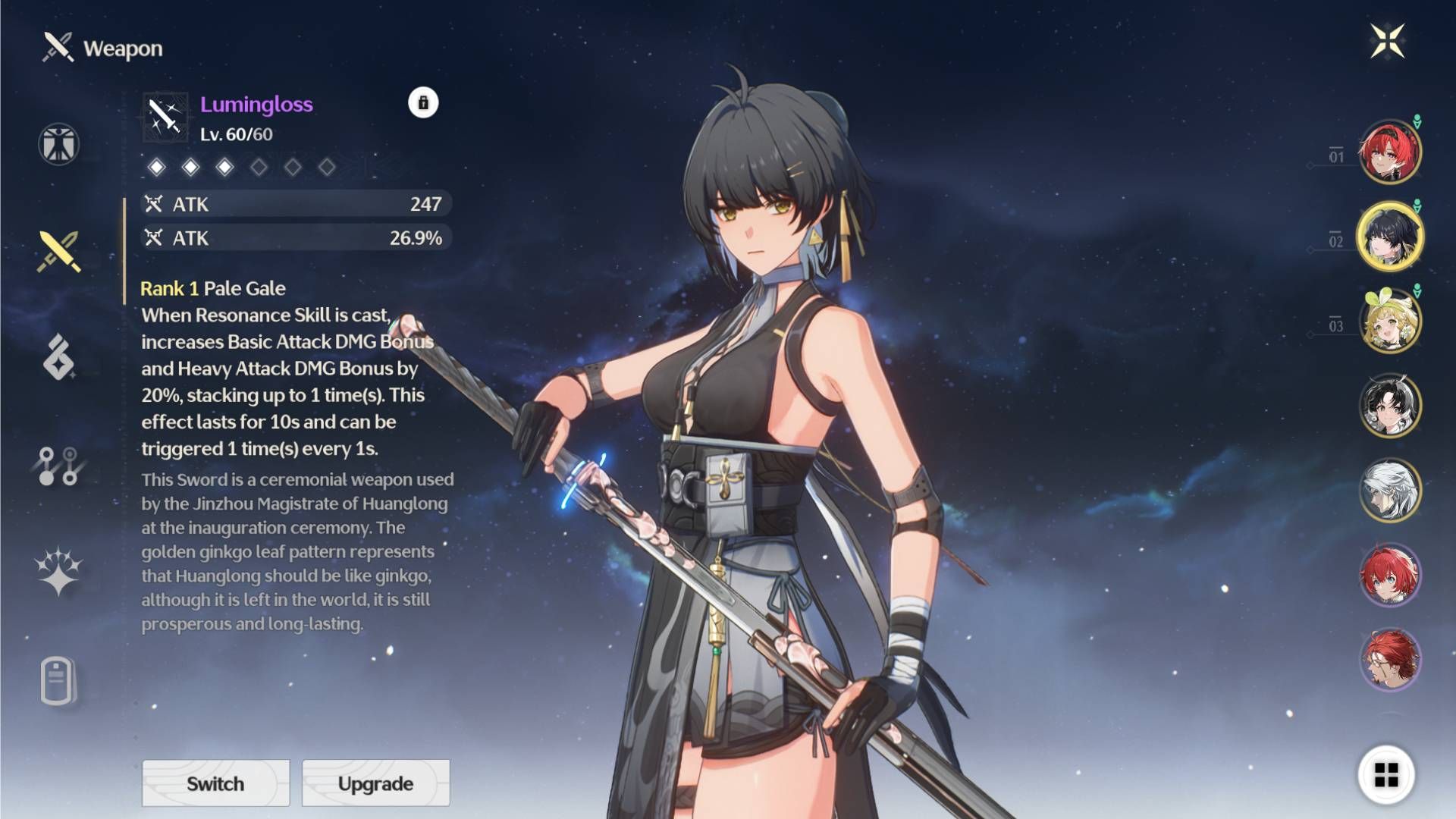Screen dimensions: 1456x819
Task: Open the character attributes tab
Action: point(59,144)
